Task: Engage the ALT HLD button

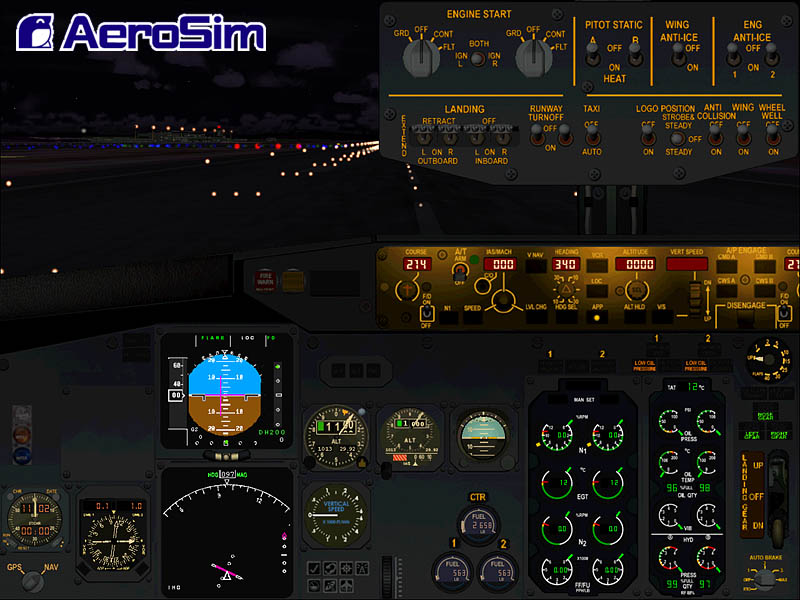Action: pos(634,317)
